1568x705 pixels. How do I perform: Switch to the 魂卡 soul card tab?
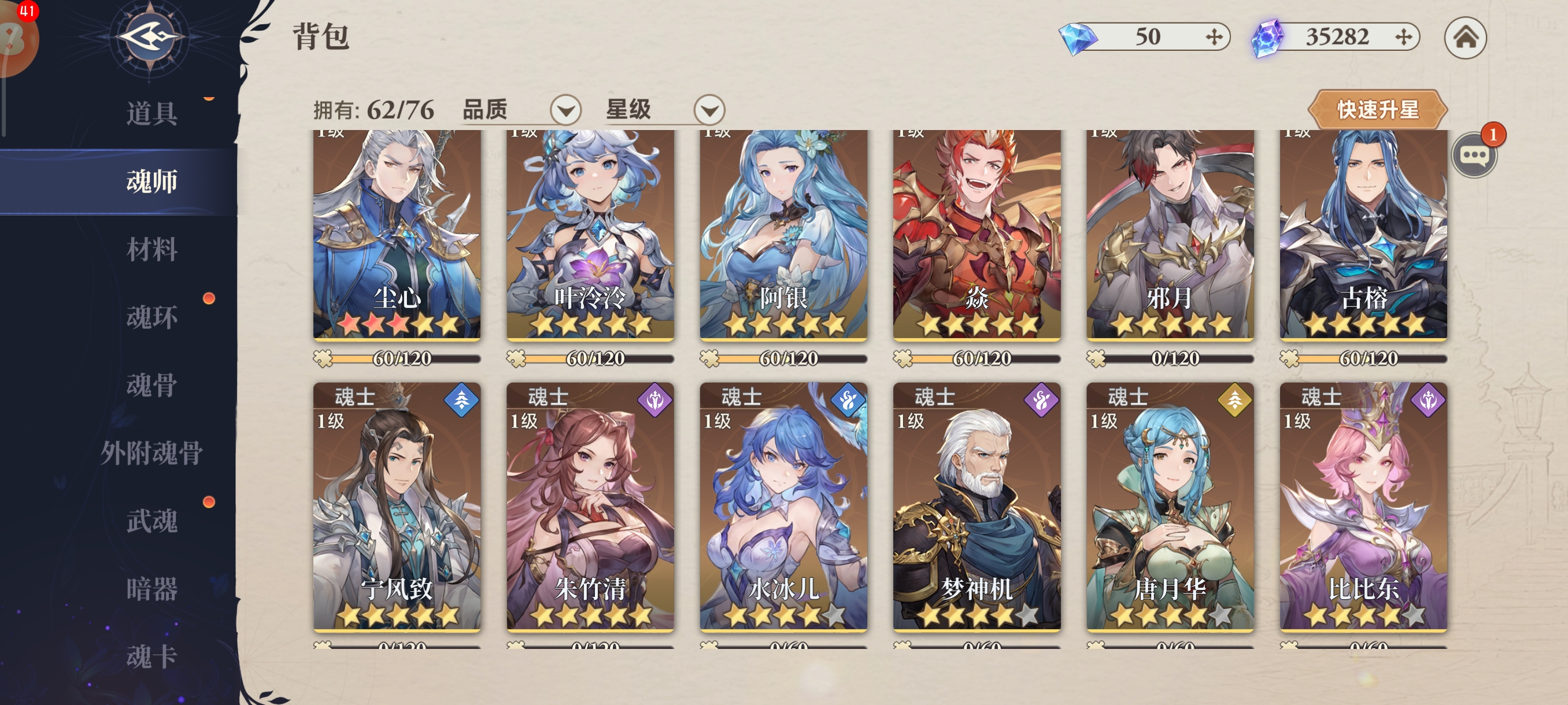(x=151, y=656)
